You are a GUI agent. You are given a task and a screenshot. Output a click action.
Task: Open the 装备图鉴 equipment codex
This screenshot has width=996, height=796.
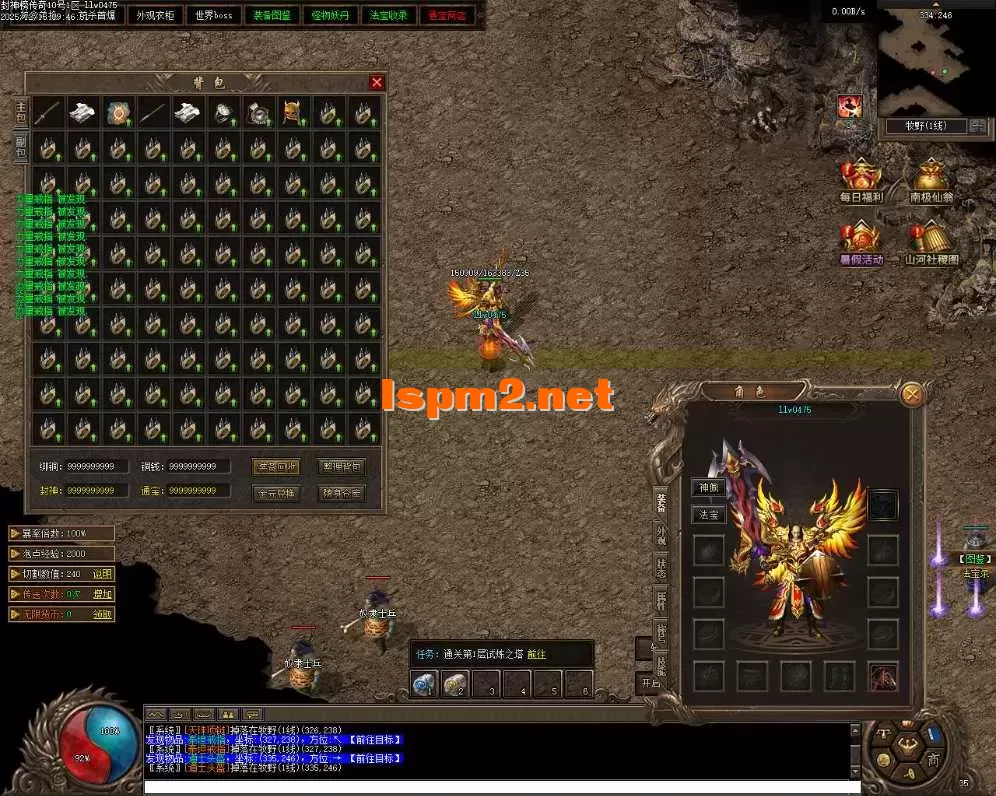271,15
